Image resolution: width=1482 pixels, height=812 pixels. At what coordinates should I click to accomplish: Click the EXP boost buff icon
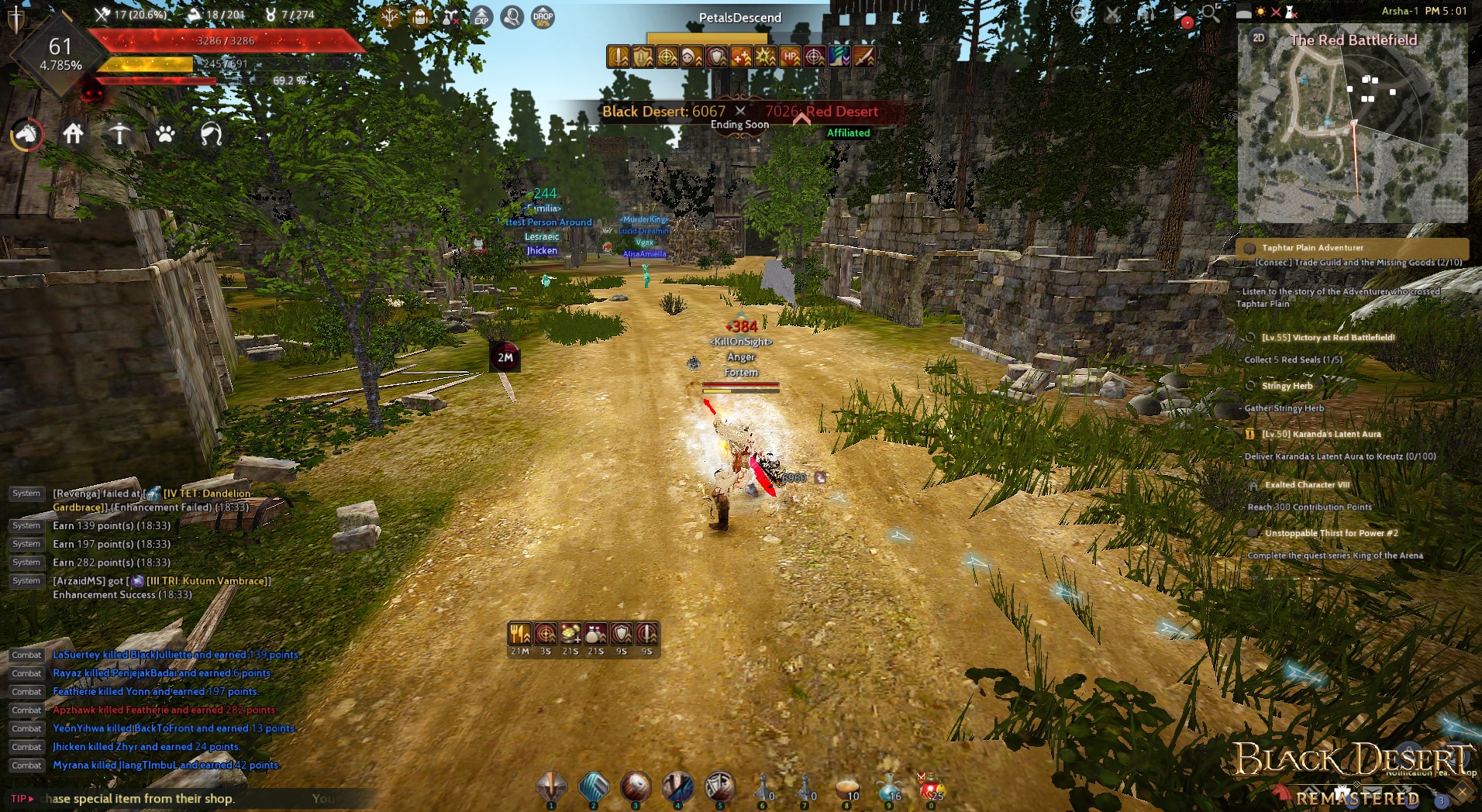pyautogui.click(x=482, y=17)
